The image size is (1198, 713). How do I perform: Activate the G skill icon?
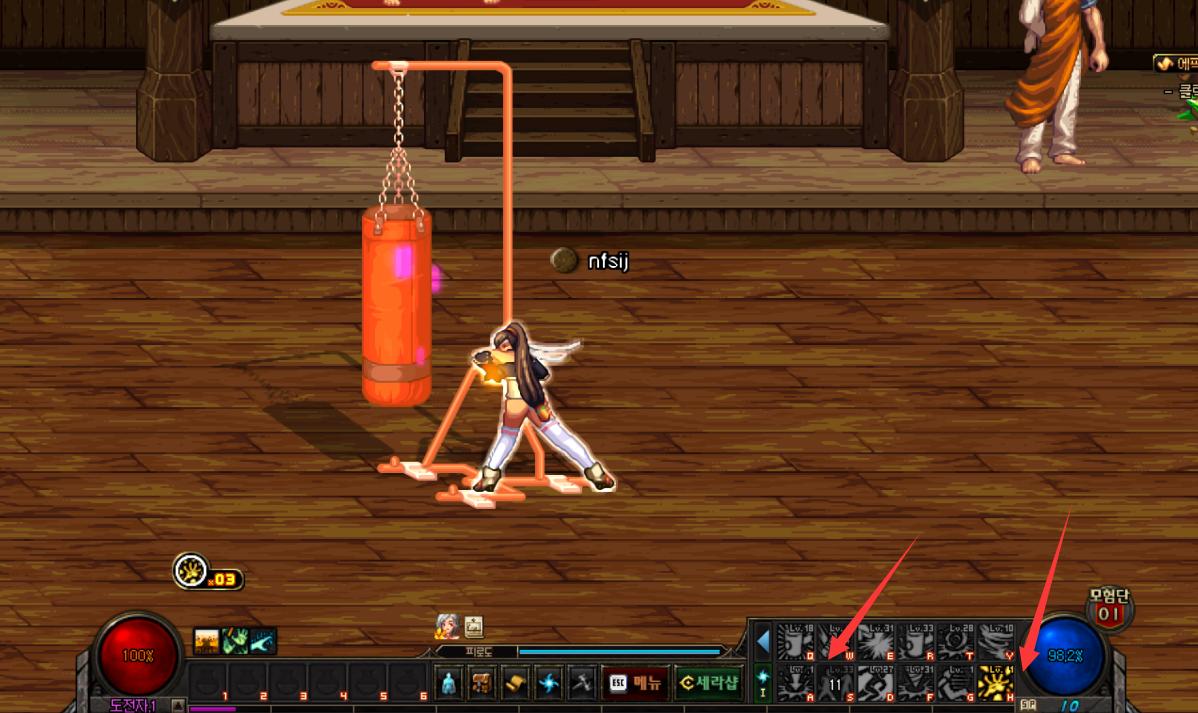[x=955, y=682]
